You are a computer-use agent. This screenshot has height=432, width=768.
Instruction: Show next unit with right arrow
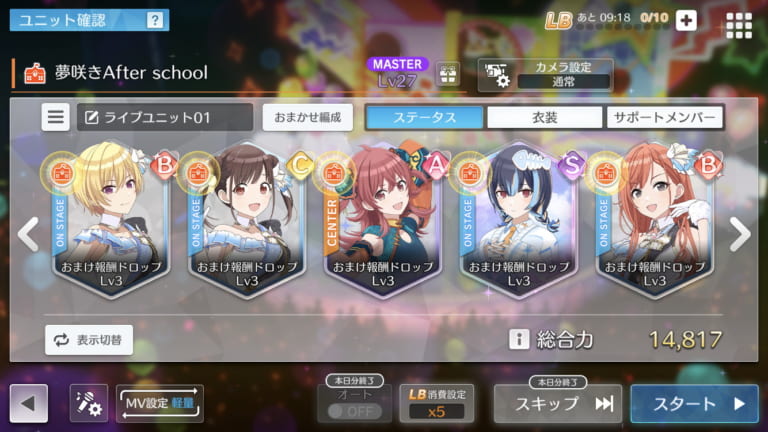[x=739, y=234]
